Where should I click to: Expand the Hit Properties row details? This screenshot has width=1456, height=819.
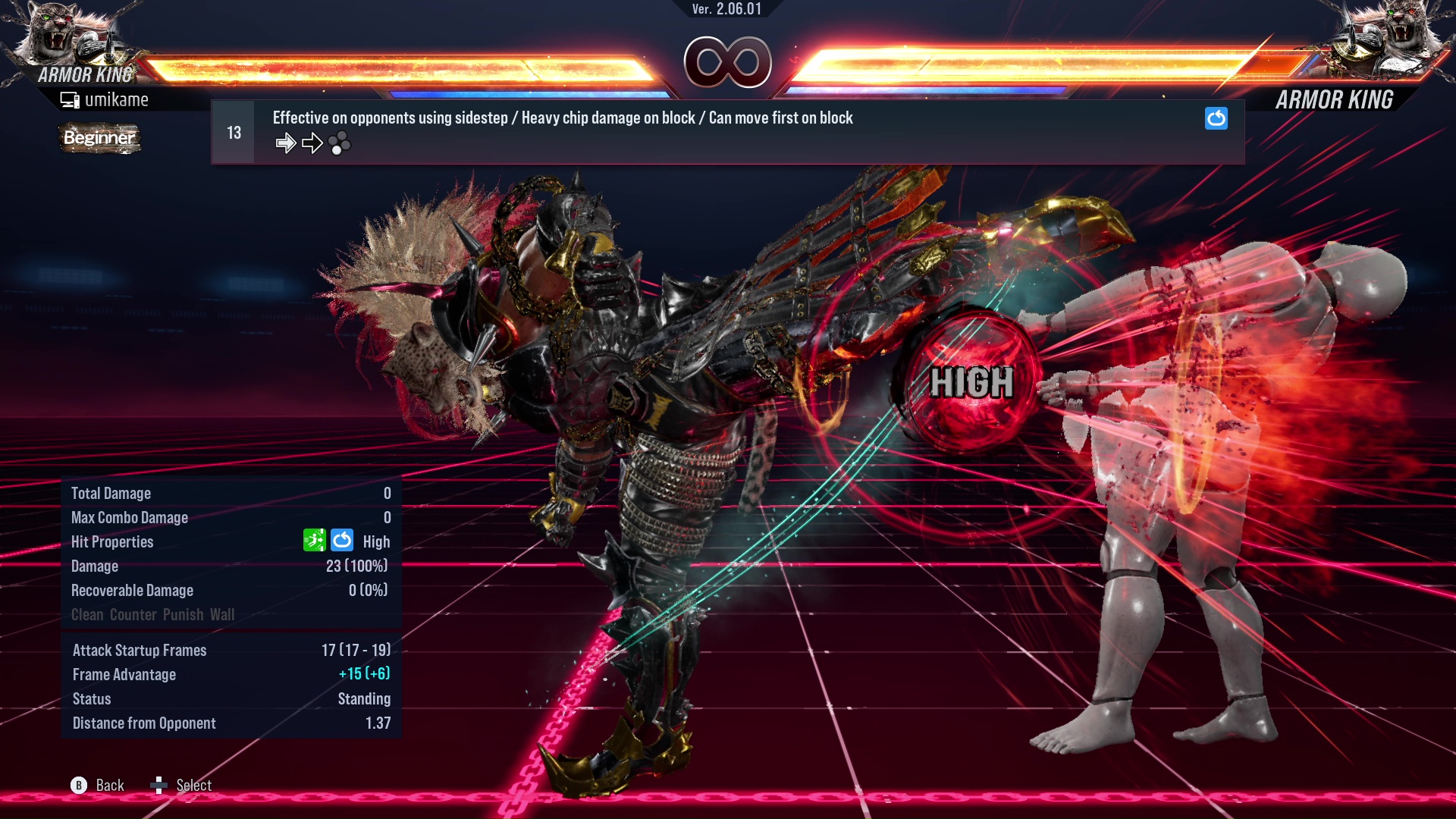coord(112,541)
